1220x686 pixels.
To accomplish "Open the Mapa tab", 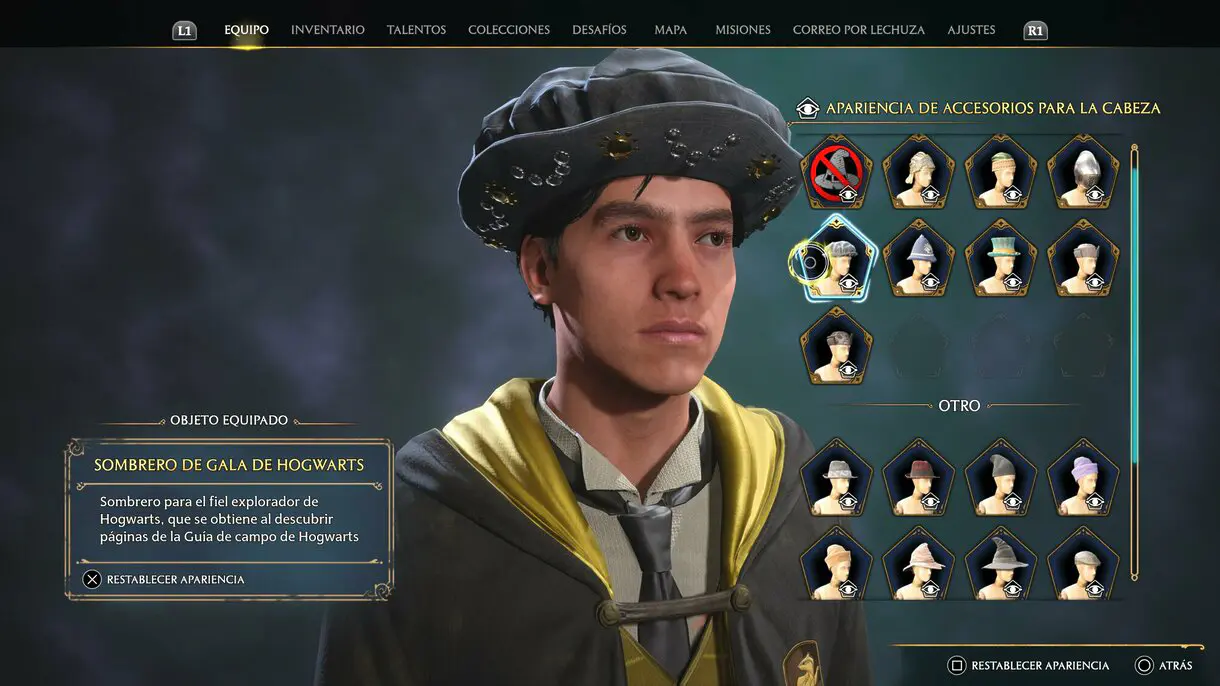I will pos(670,30).
